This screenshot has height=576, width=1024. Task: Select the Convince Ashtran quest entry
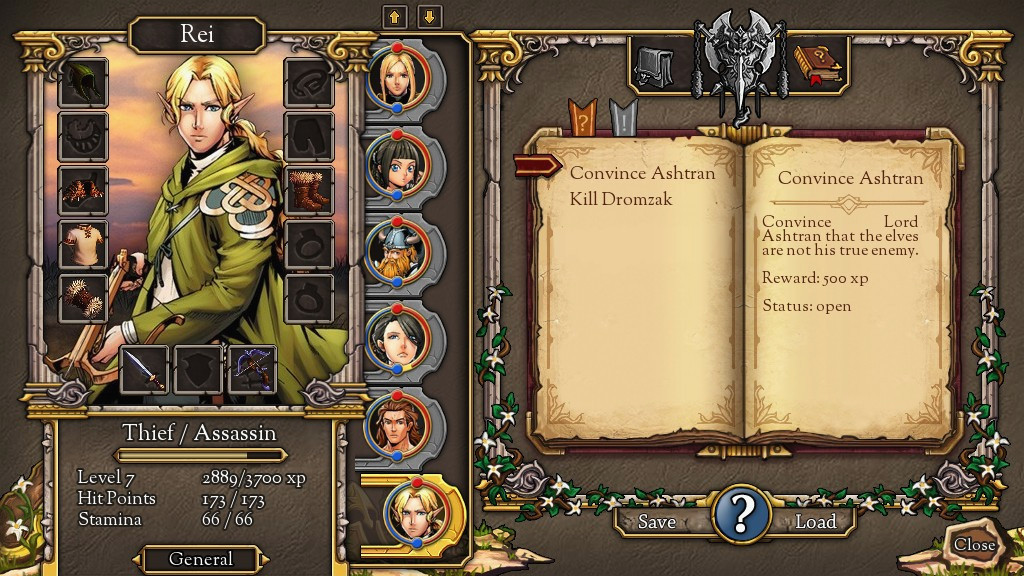[x=642, y=173]
